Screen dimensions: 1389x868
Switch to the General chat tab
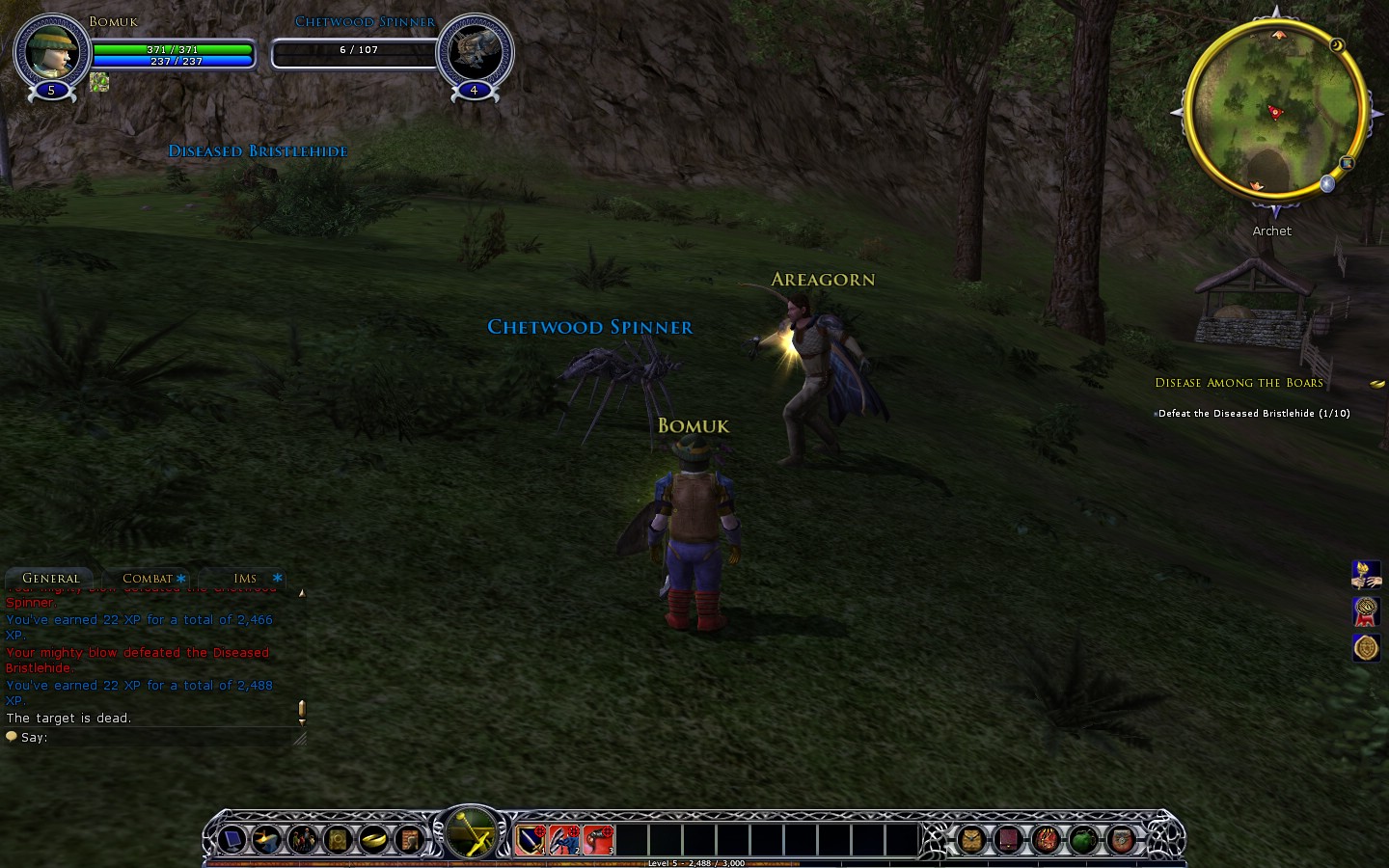pyautogui.click(x=50, y=579)
